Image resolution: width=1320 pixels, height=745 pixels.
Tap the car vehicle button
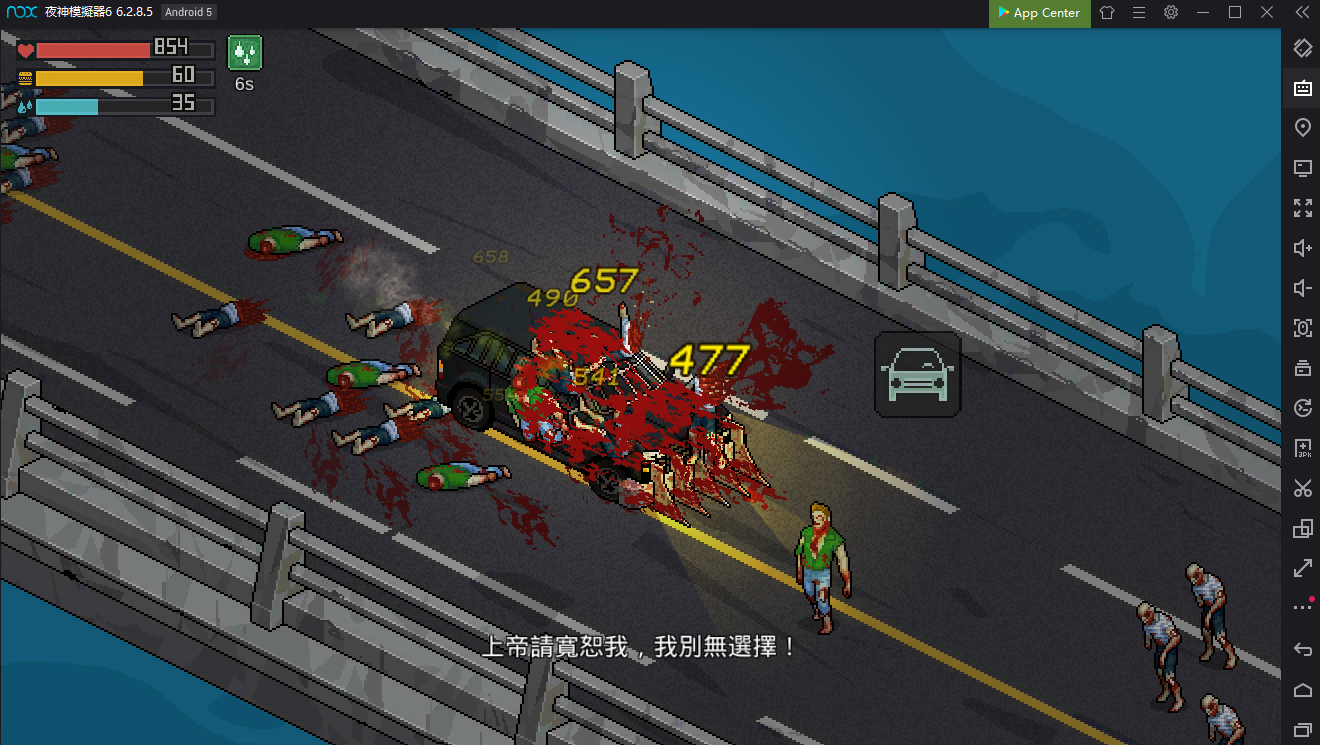click(917, 374)
